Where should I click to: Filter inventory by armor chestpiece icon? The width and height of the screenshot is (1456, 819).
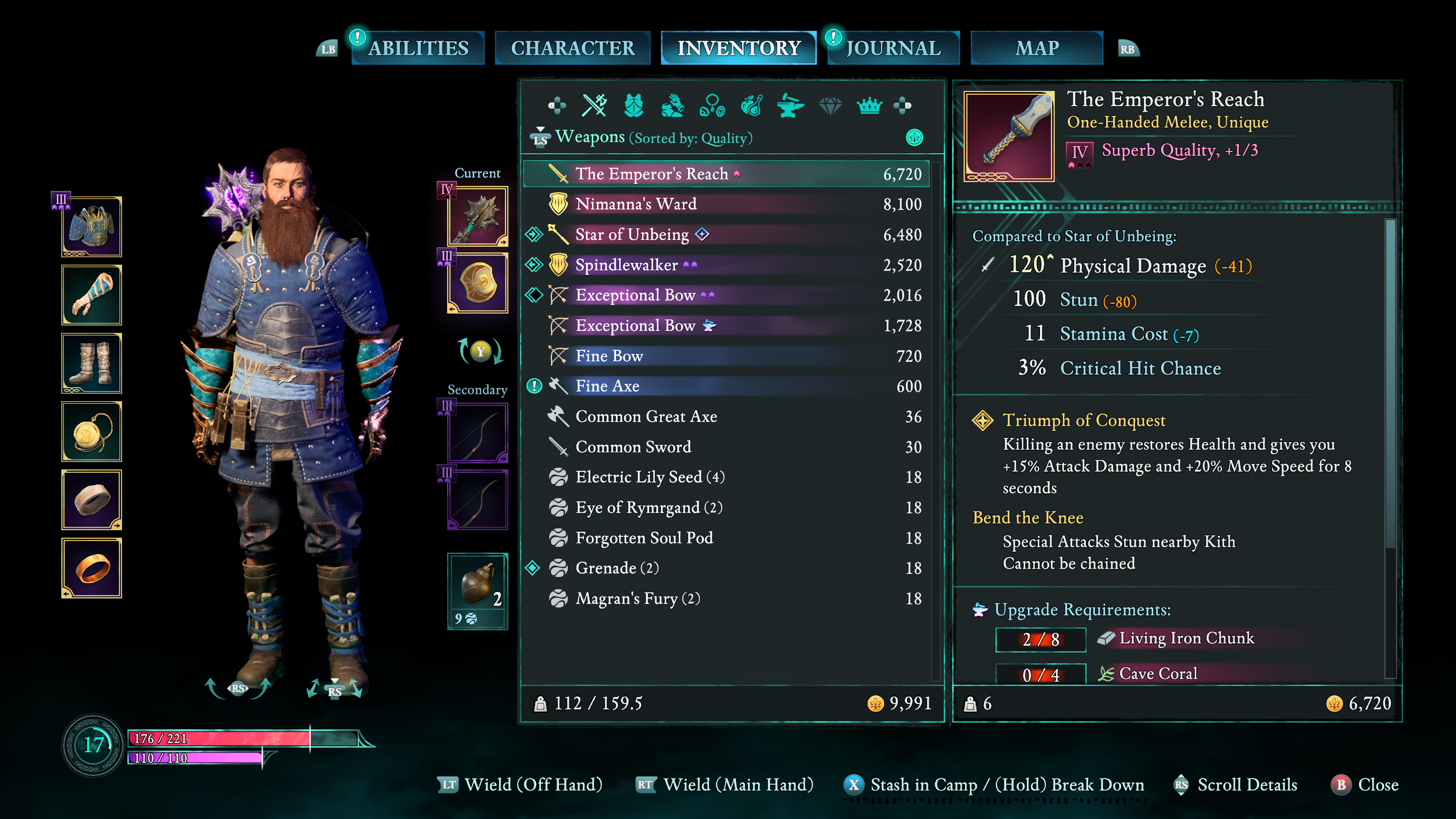click(634, 106)
